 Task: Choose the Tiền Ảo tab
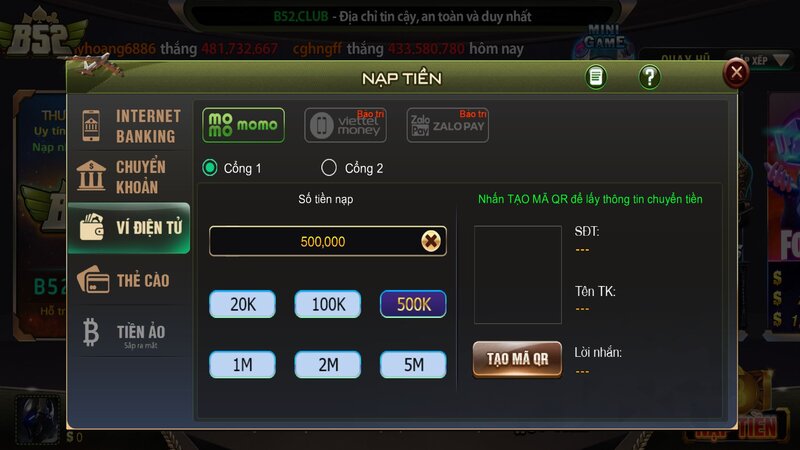129,332
